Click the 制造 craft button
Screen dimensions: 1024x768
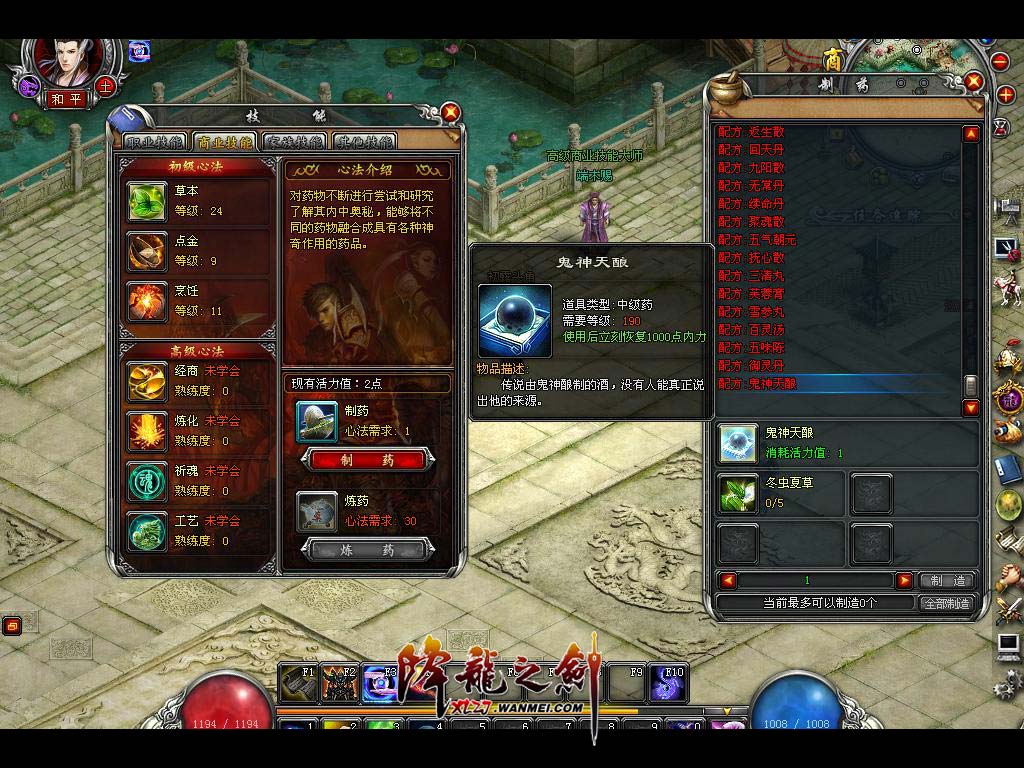tap(946, 580)
